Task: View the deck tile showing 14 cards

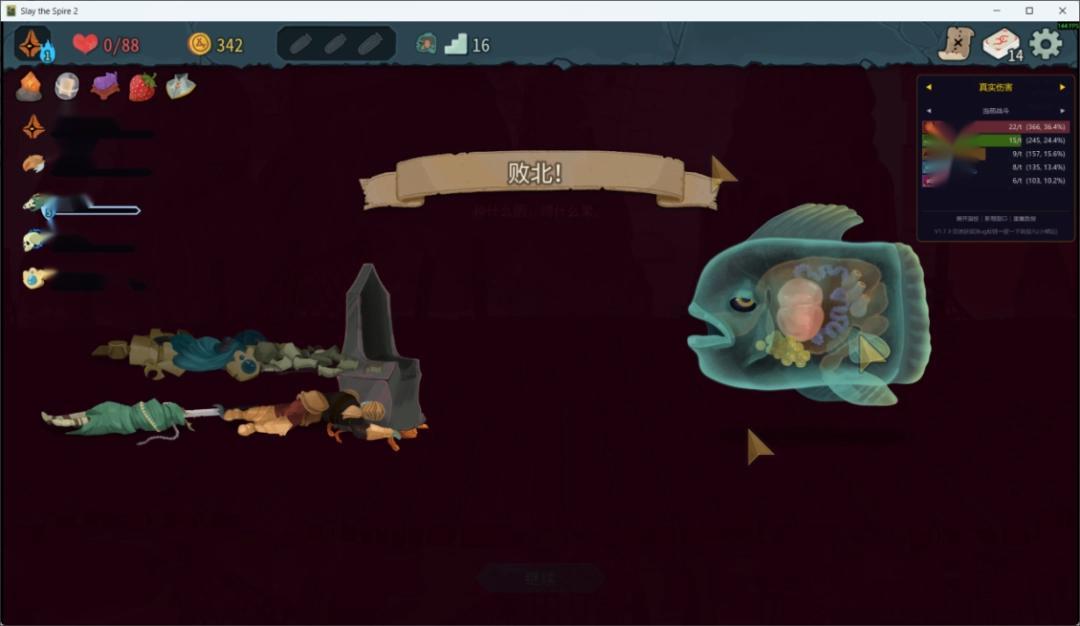Action: pos(1002,44)
